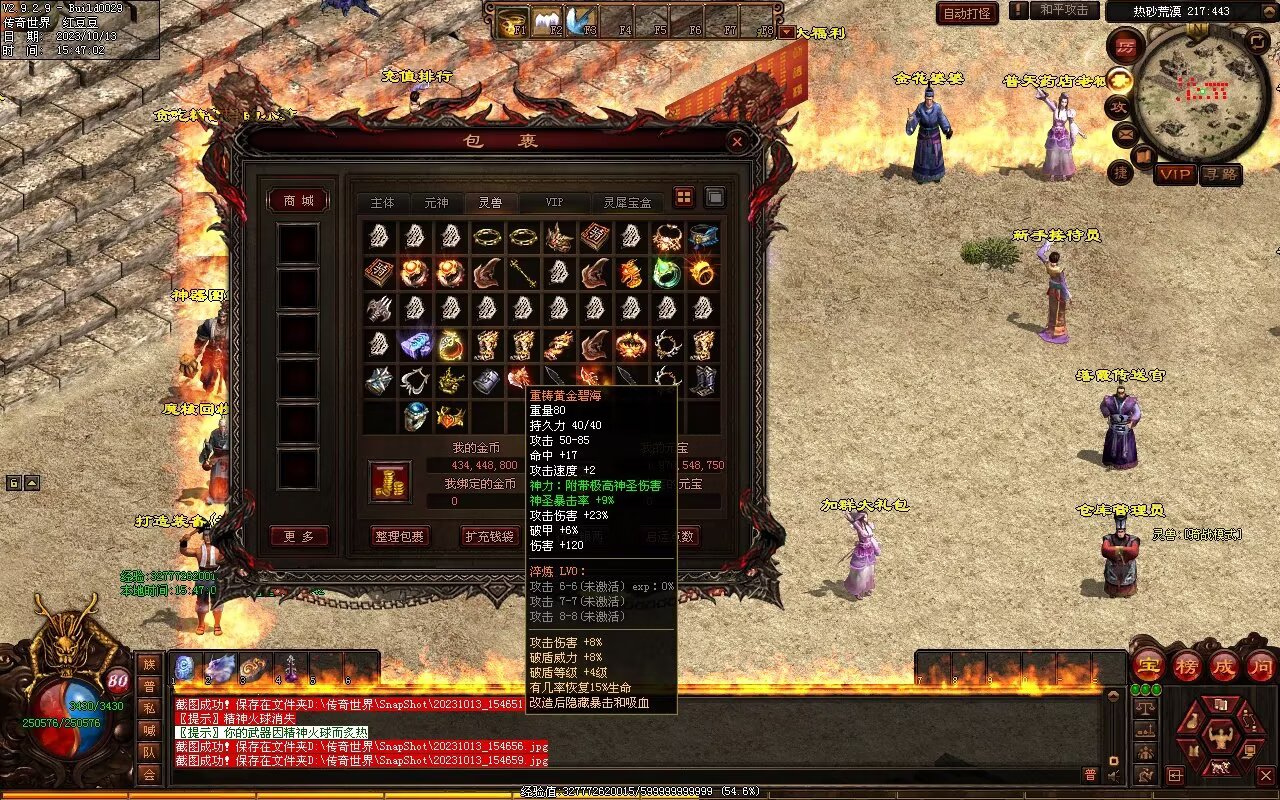Image resolution: width=1280 pixels, height=800 pixels.
Task: Open the 商城 shop
Action: pyautogui.click(x=298, y=201)
